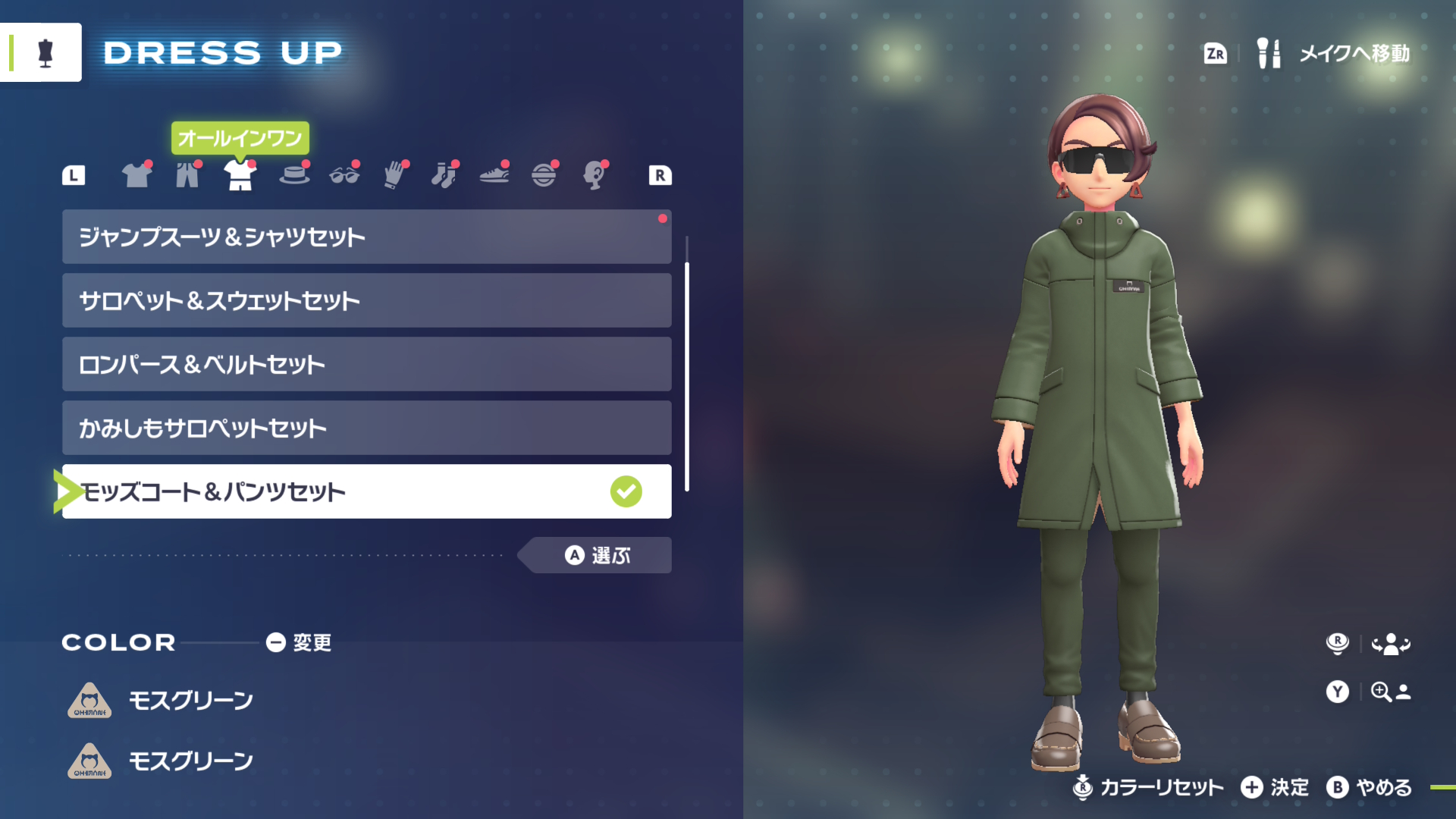Click the 変更 color change button
Image resolution: width=1456 pixels, height=819 pixels.
299,643
